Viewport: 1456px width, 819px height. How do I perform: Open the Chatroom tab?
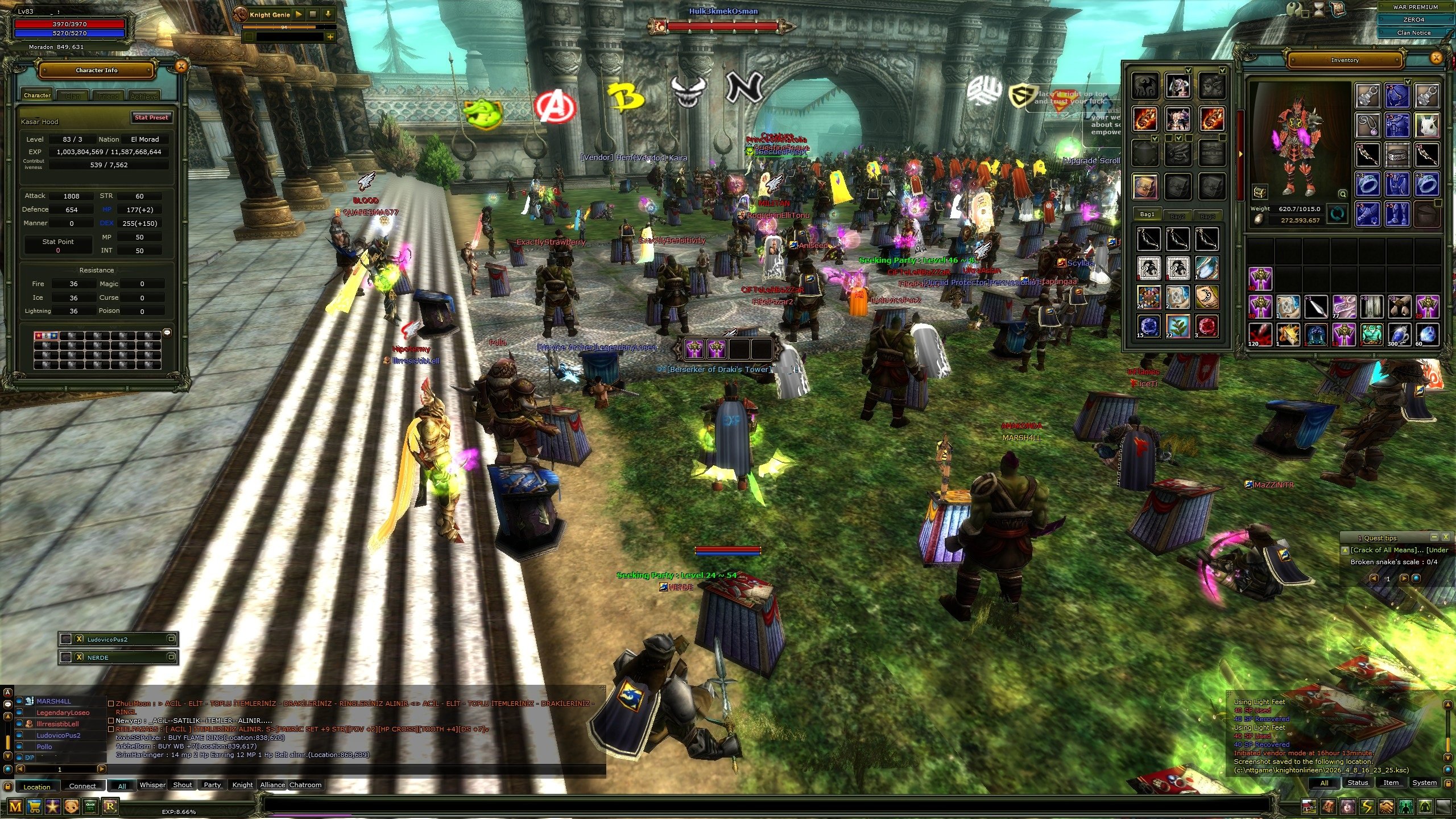[305, 785]
